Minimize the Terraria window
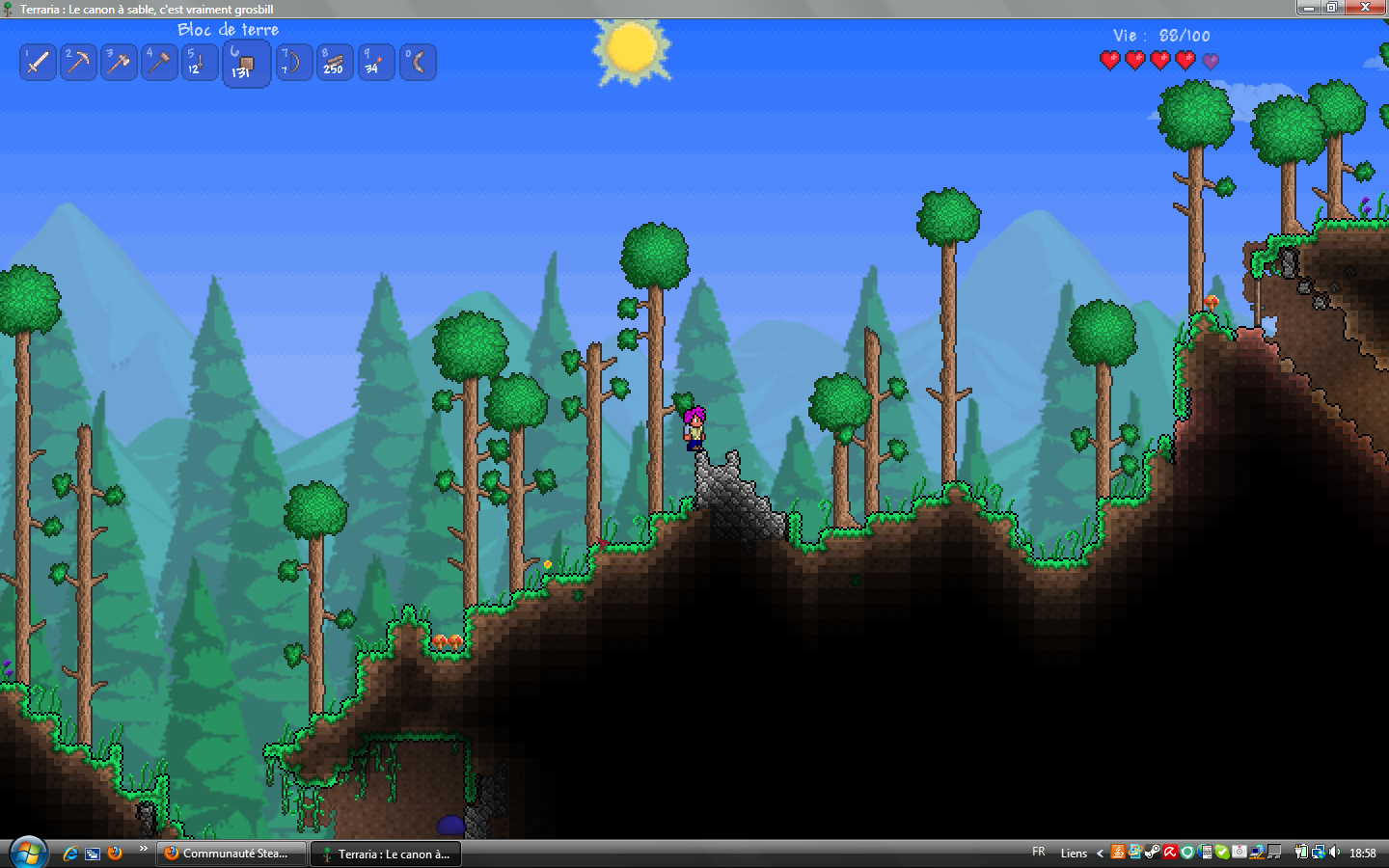Image resolution: width=1389 pixels, height=868 pixels. point(1308,8)
